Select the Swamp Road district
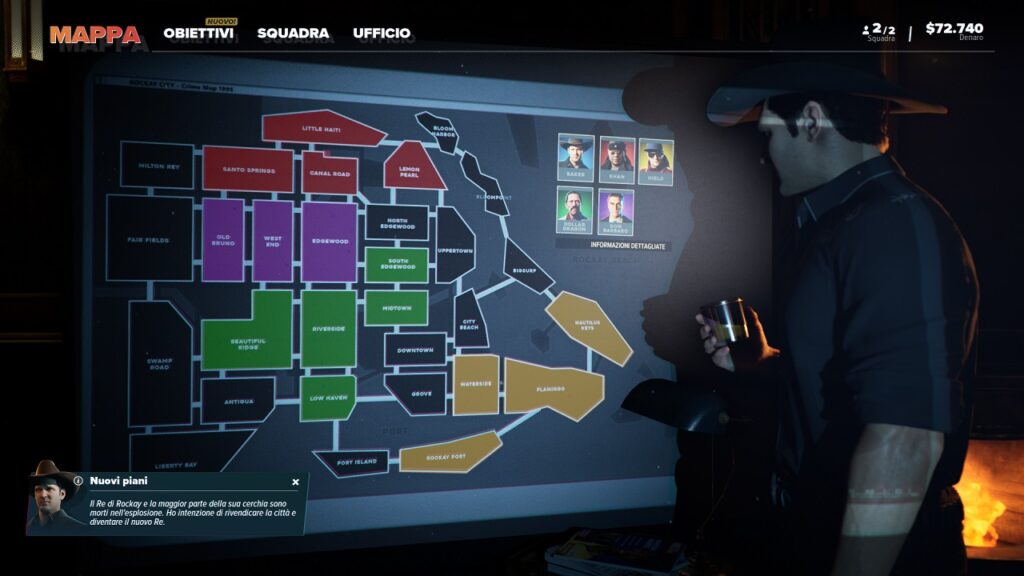1024x576 pixels. [159, 363]
